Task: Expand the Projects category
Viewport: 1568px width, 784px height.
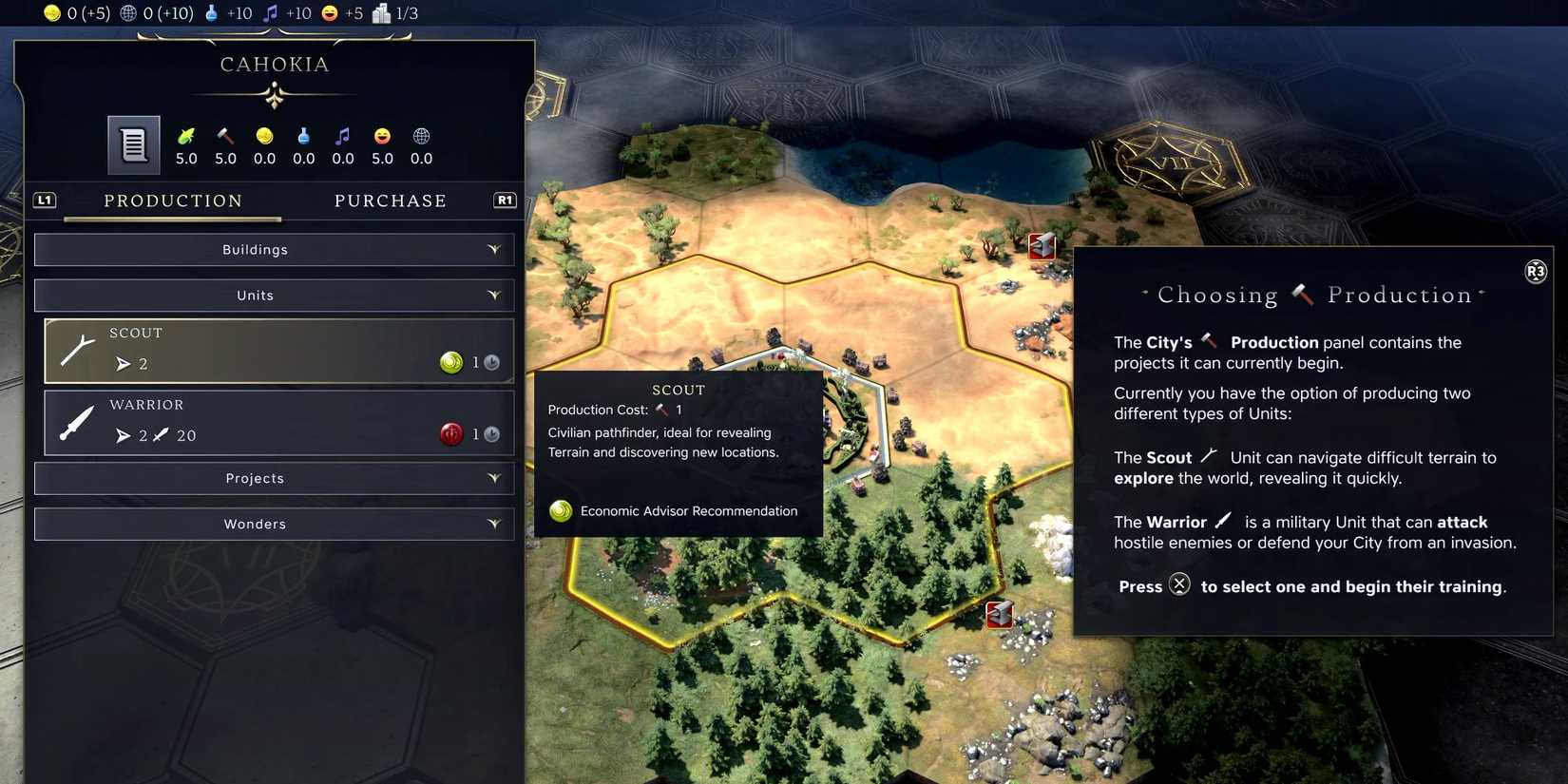Action: tap(274, 478)
